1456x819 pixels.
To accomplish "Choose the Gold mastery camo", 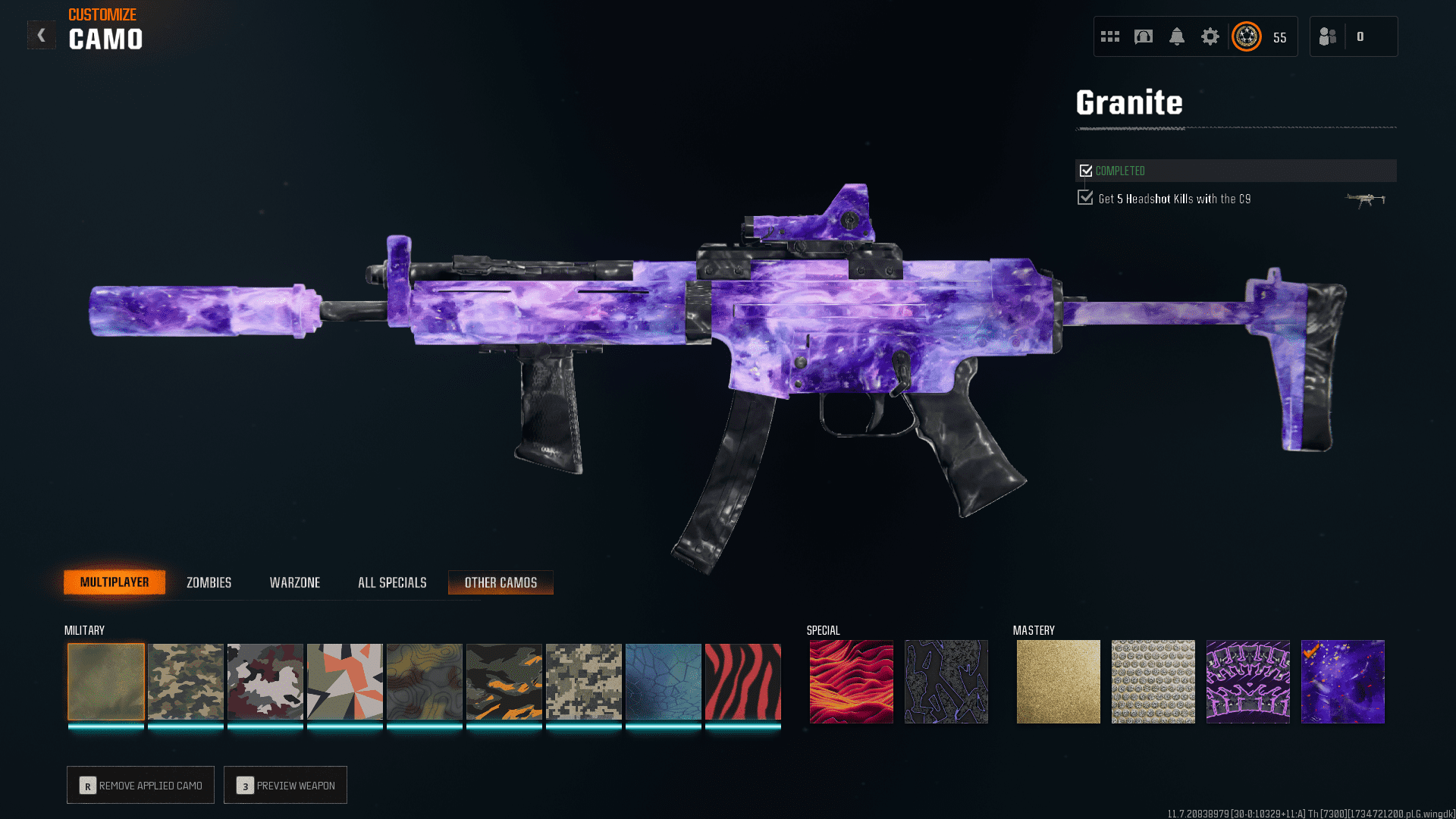I will click(1059, 682).
